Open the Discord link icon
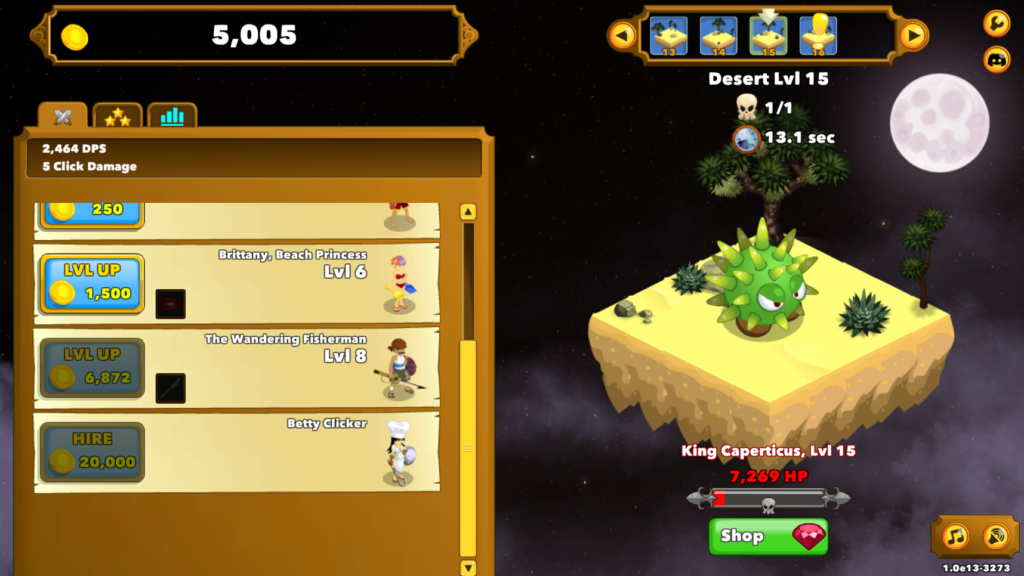This screenshot has width=1024, height=576. [996, 59]
